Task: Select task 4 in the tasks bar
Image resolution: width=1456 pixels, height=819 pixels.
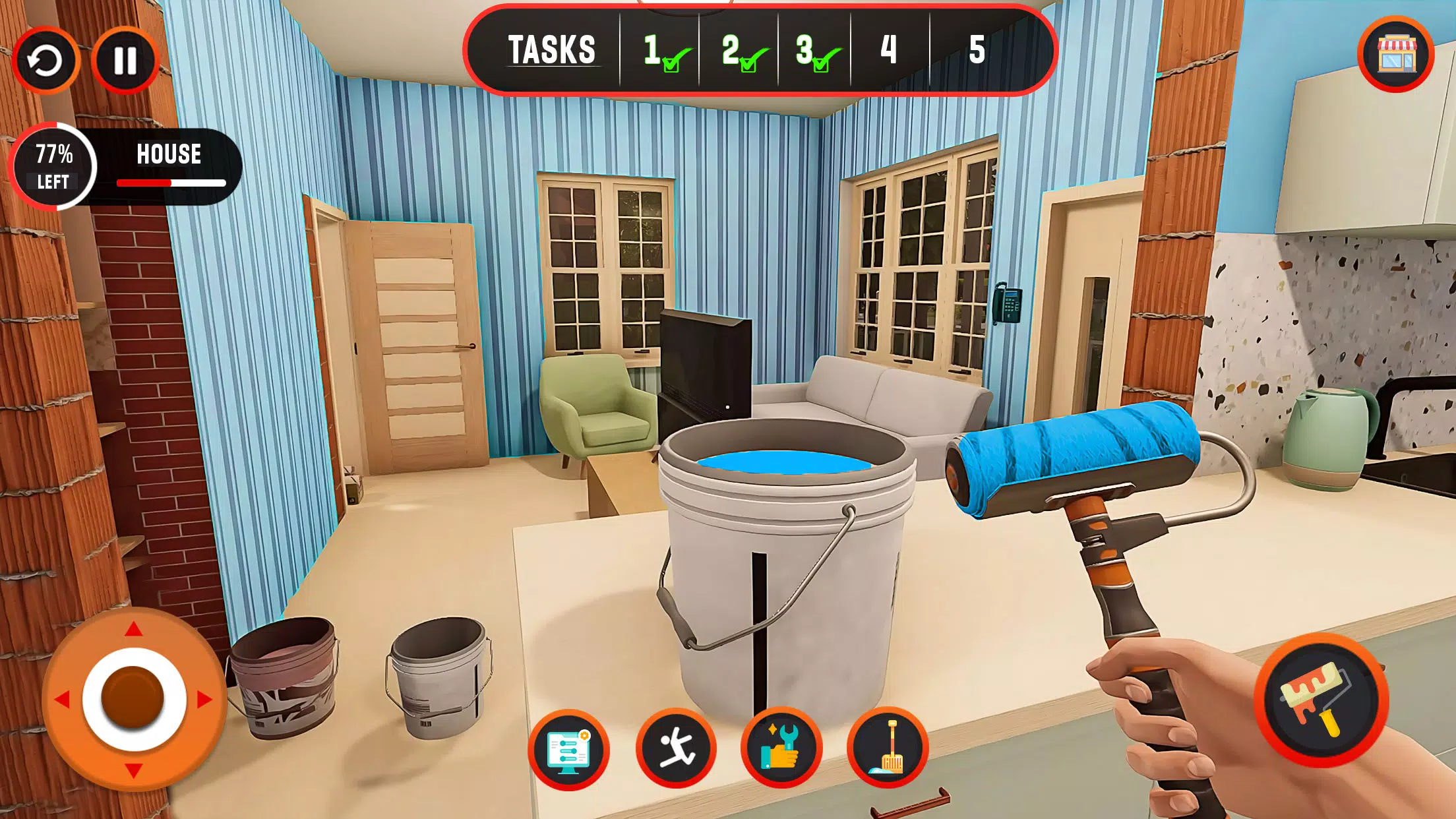Action: 889,50
